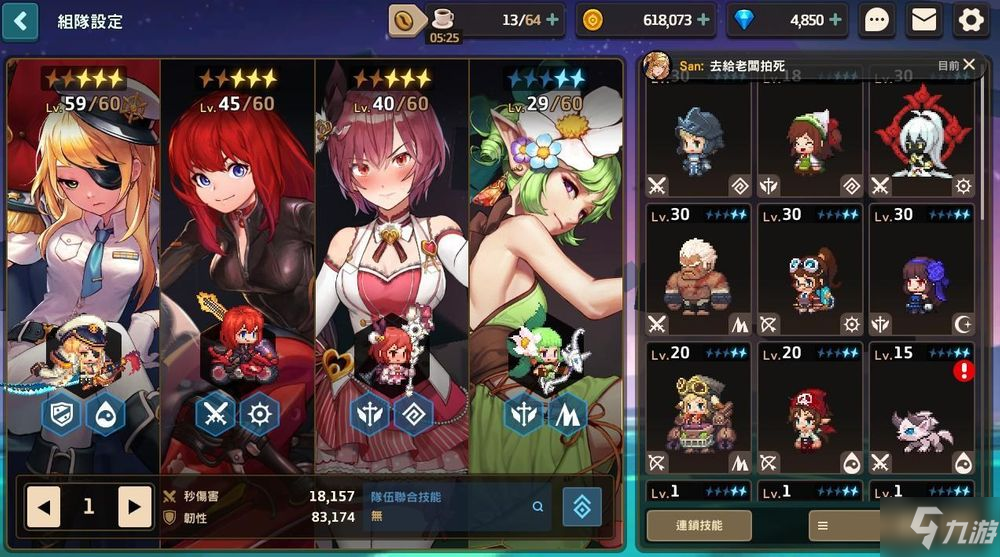Open the mailbox
This screenshot has height=557, width=1000.
pyautogui.click(x=925, y=20)
